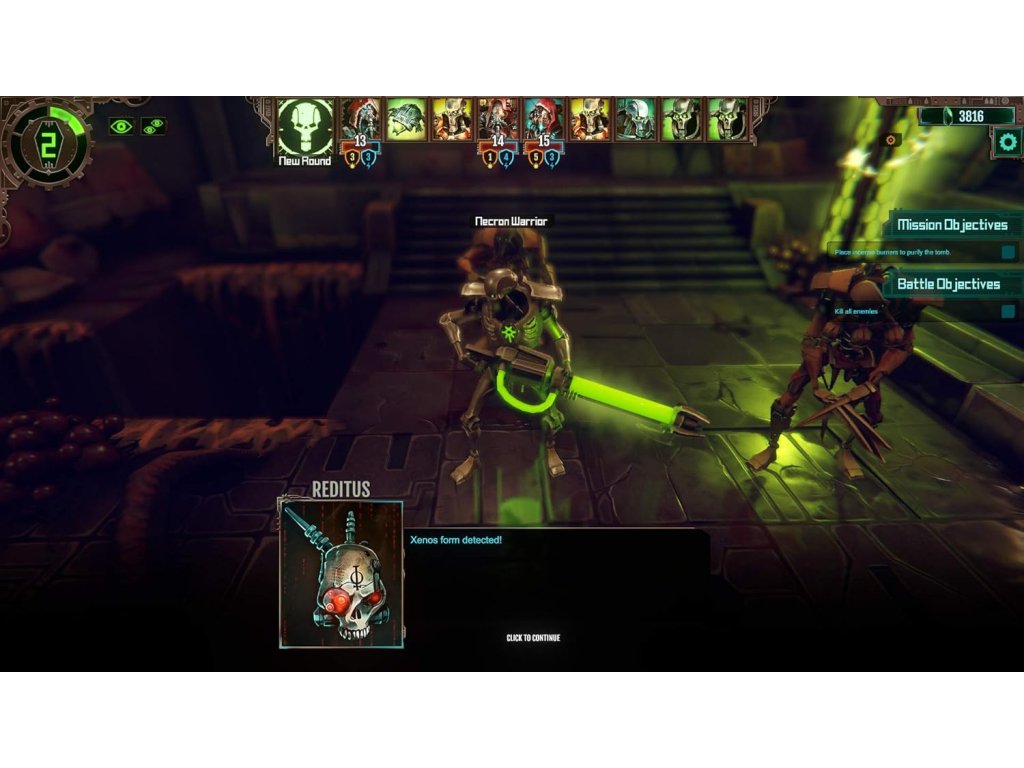Select the turn-order portrait with 15 health
The width and height of the screenshot is (1024, 768).
tap(543, 119)
